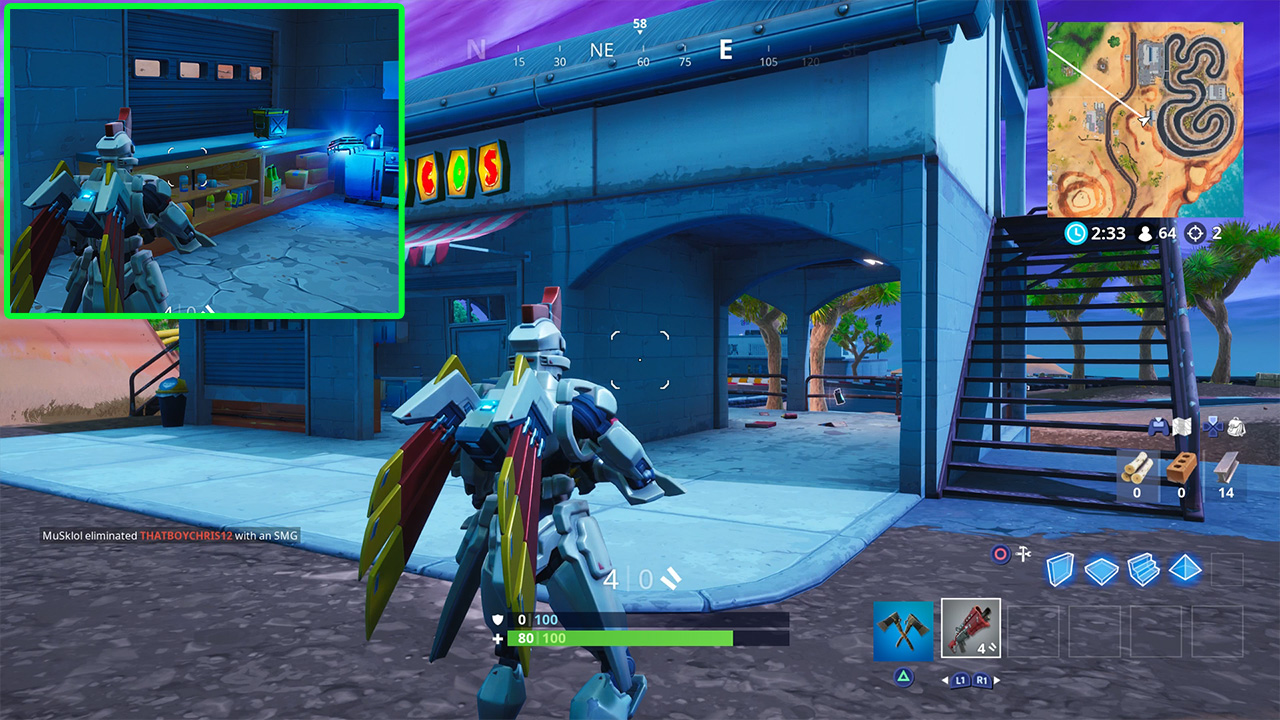Select the roof build piece icon

click(x=1185, y=568)
